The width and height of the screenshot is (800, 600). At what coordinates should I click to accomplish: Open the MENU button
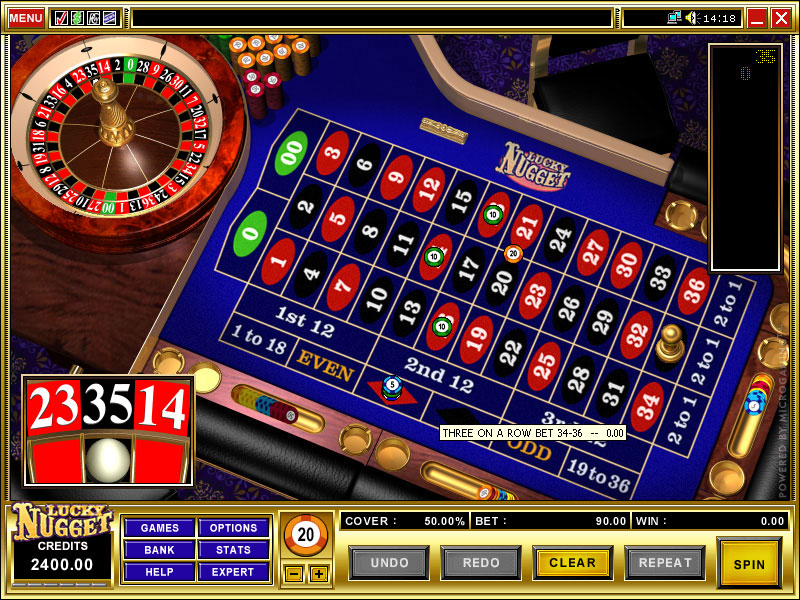(26, 18)
